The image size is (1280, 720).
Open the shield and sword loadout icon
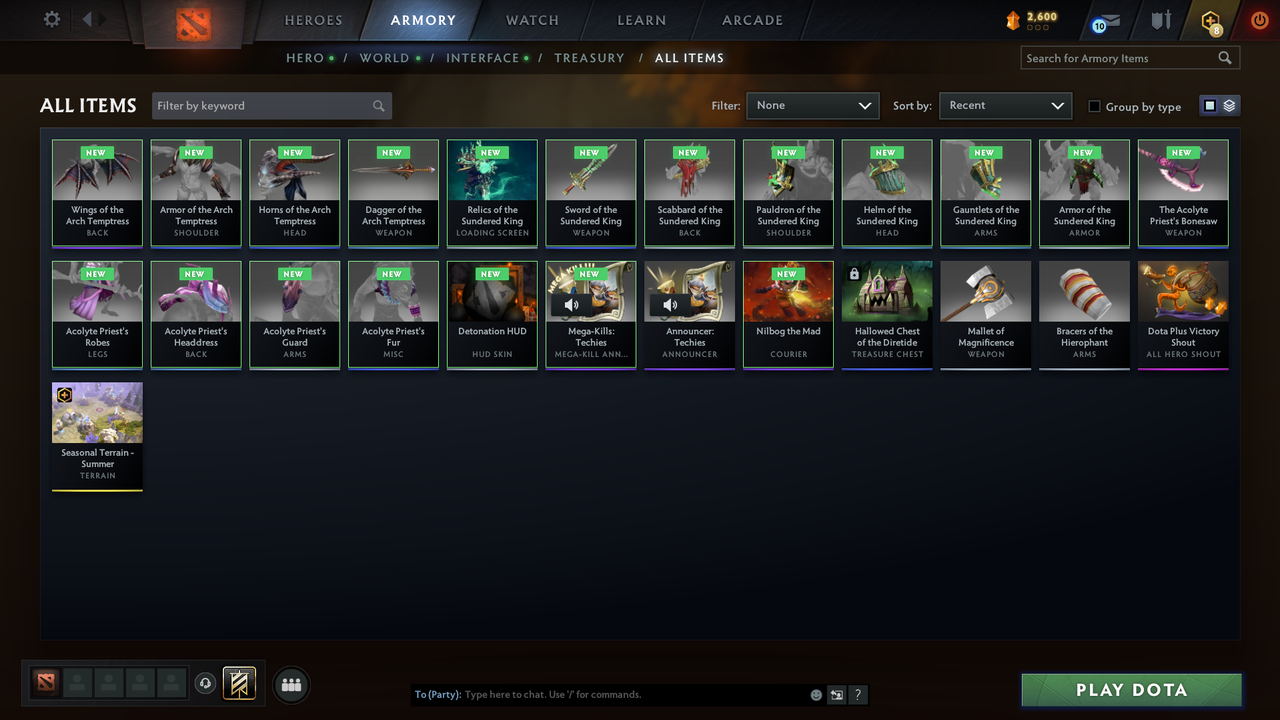tap(1160, 19)
